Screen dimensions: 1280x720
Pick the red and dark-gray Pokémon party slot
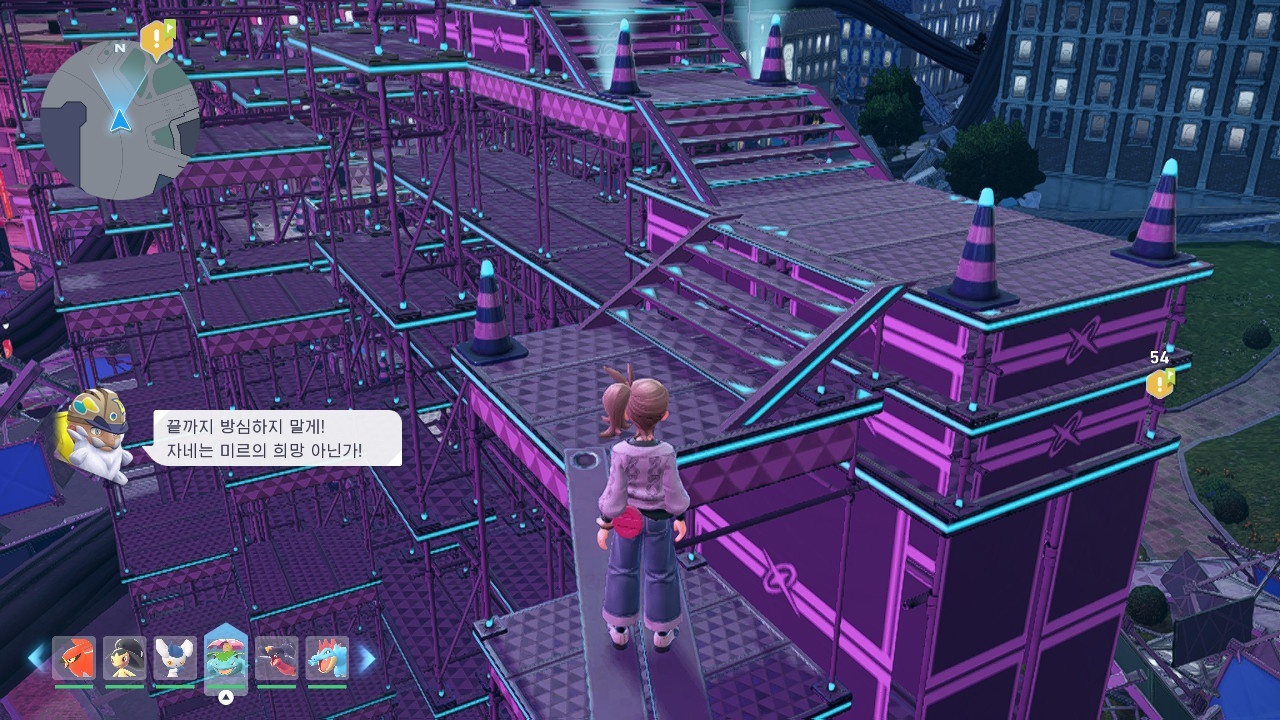276,658
